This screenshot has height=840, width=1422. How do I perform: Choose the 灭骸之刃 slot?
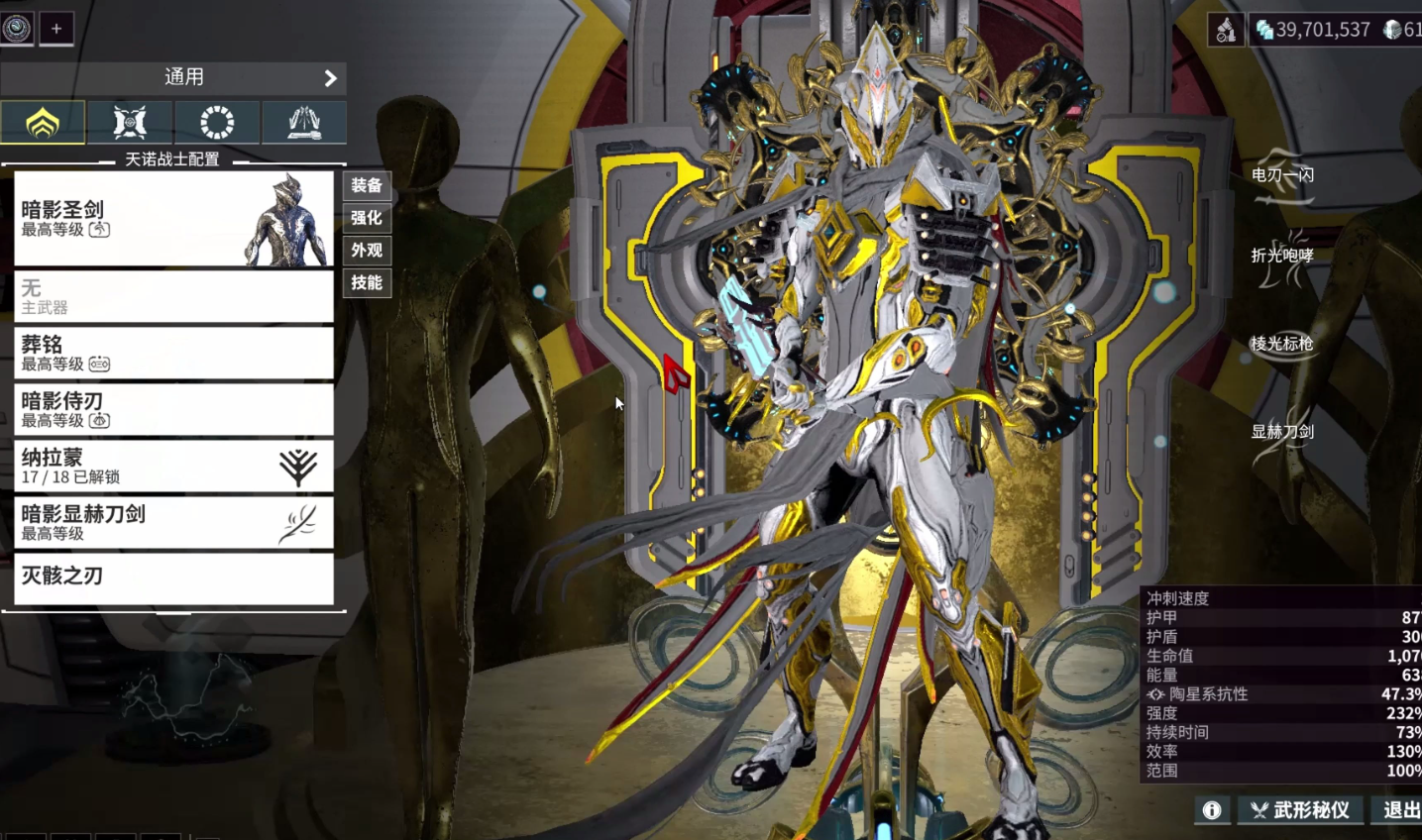[173, 577]
